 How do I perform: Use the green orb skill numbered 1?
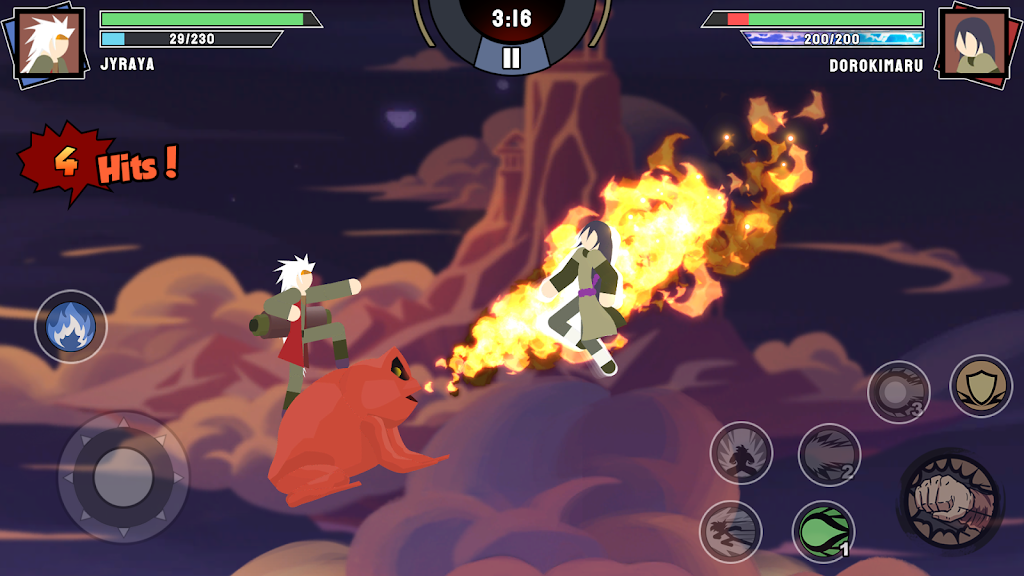(823, 531)
